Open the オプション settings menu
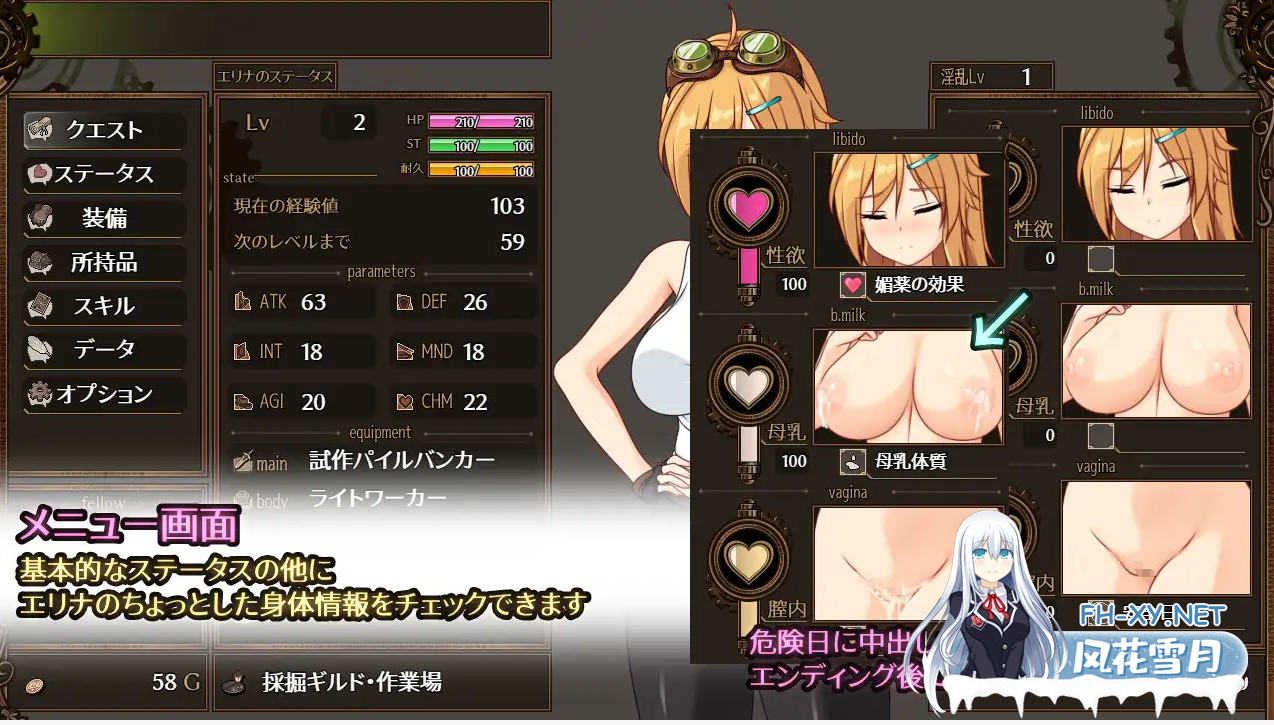 pyautogui.click(x=104, y=394)
